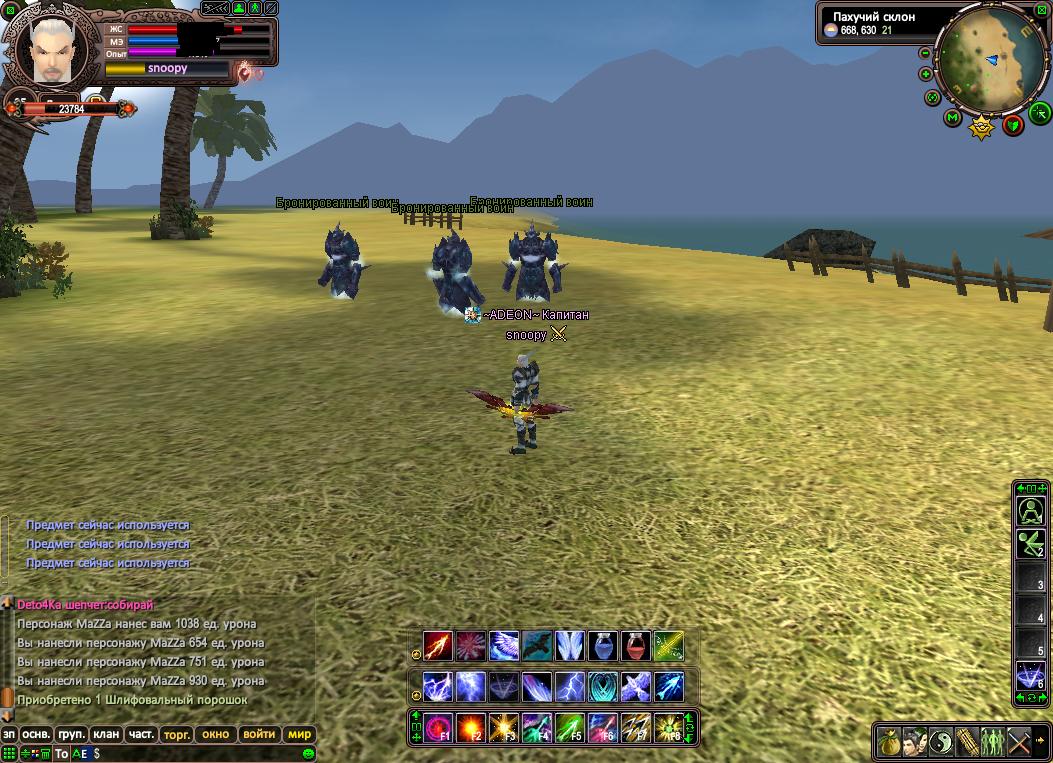Open the world map with M button
The image size is (1053, 763).
(952, 119)
